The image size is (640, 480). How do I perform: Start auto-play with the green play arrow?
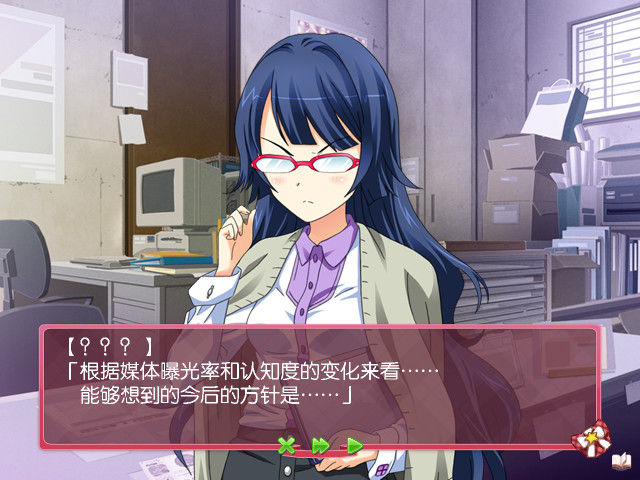tap(354, 446)
